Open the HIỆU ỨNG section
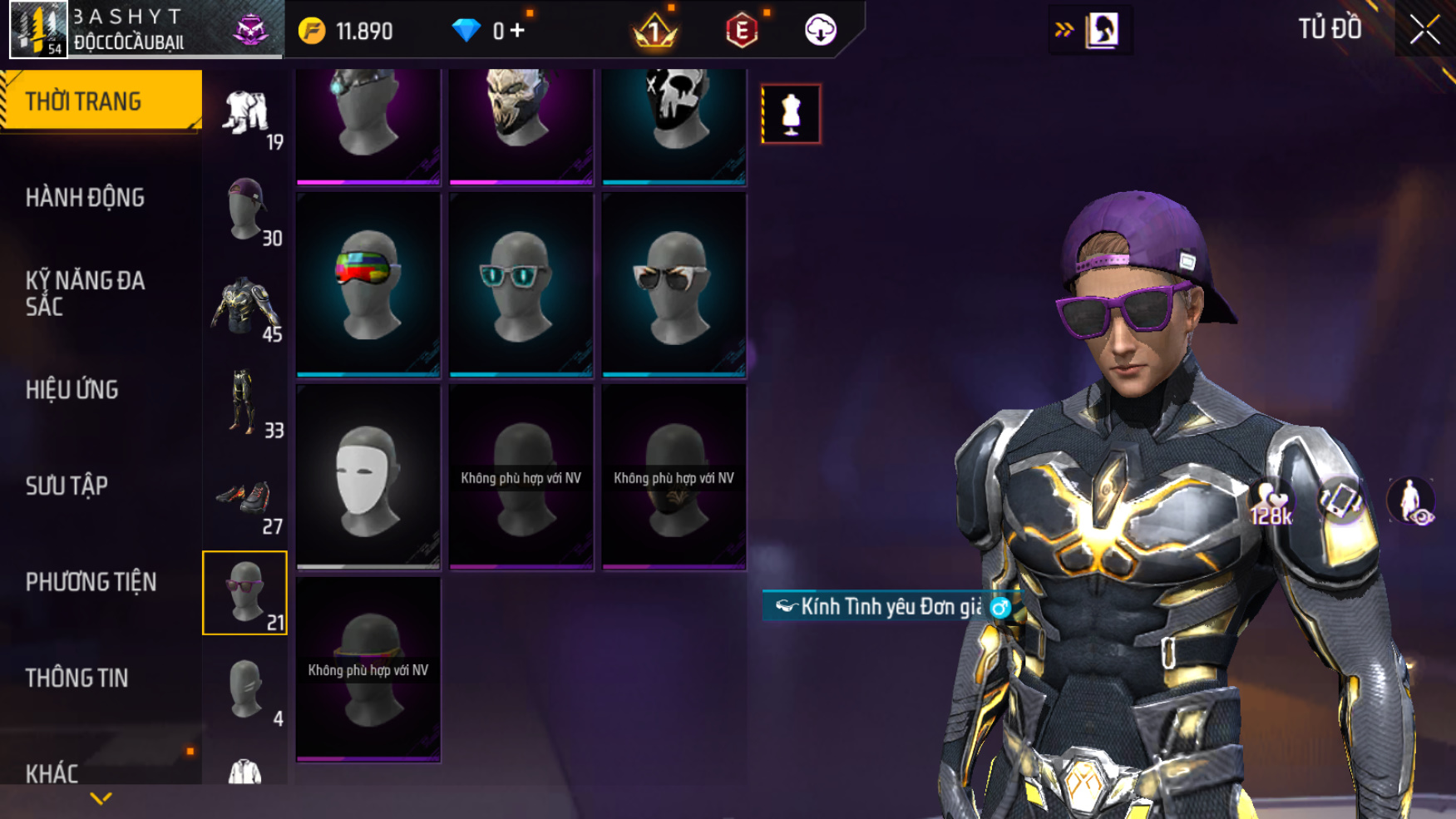 coord(72,390)
